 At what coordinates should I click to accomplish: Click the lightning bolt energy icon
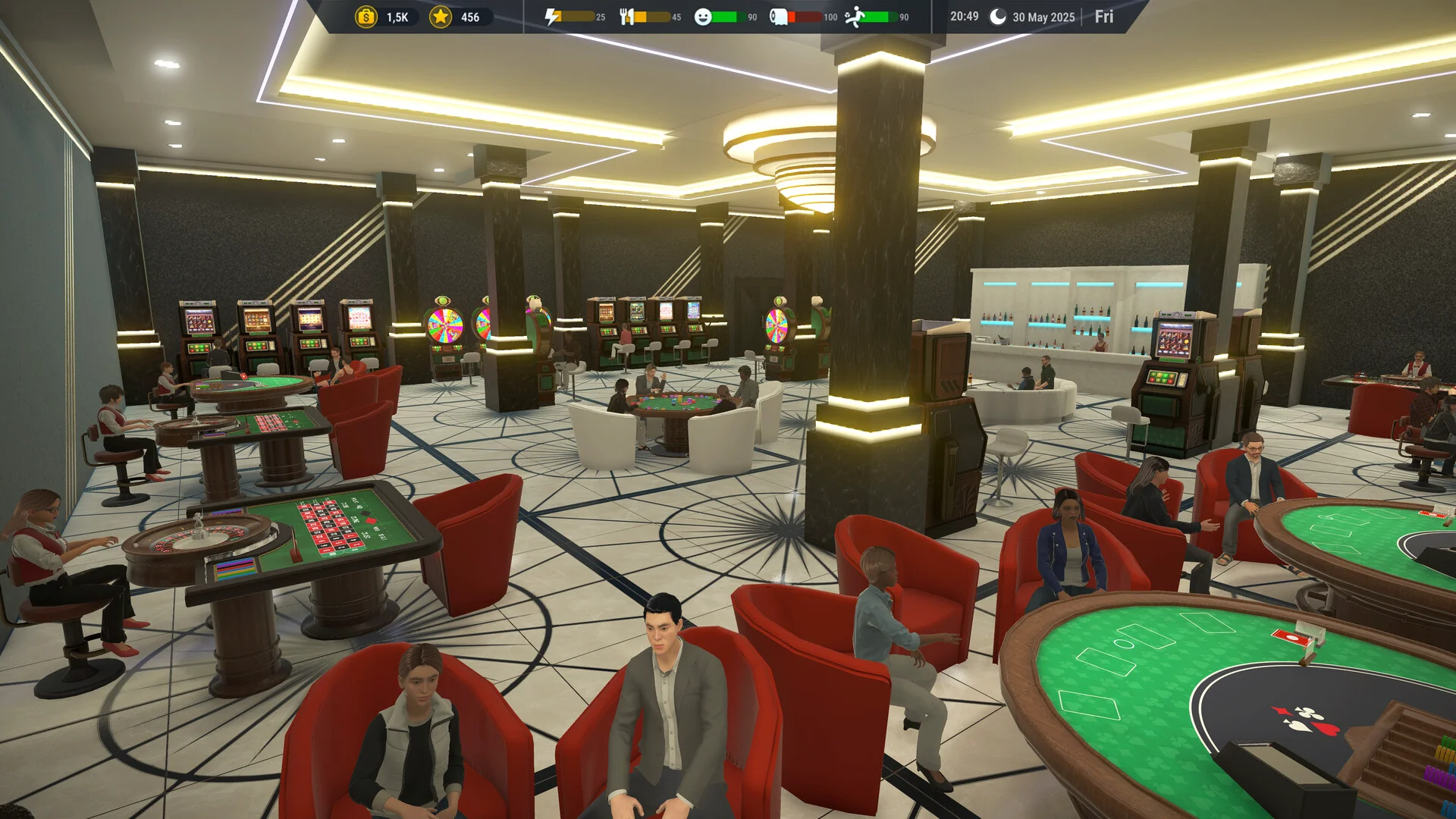pos(553,17)
